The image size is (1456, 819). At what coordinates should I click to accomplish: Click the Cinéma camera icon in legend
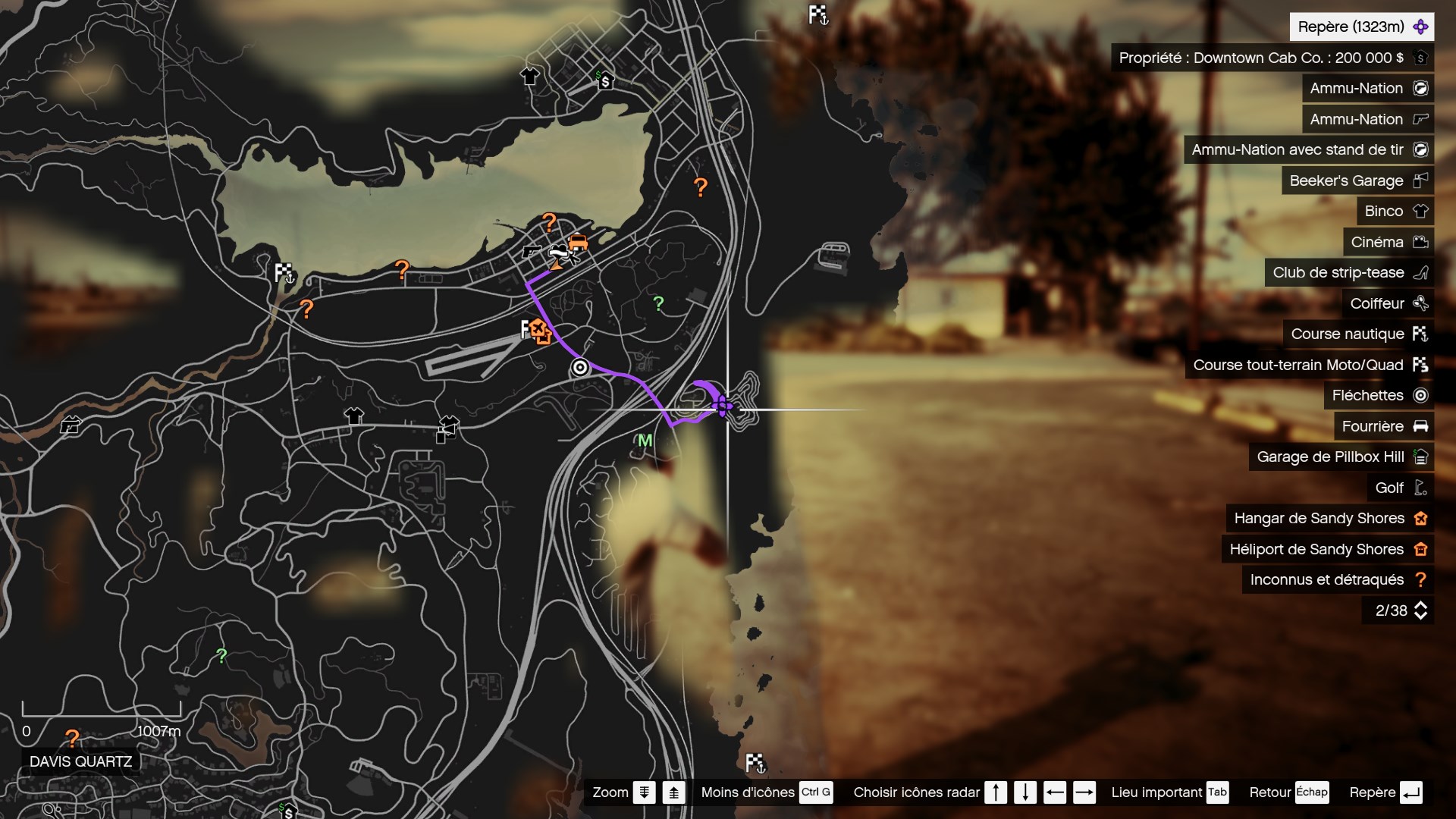click(x=1421, y=242)
